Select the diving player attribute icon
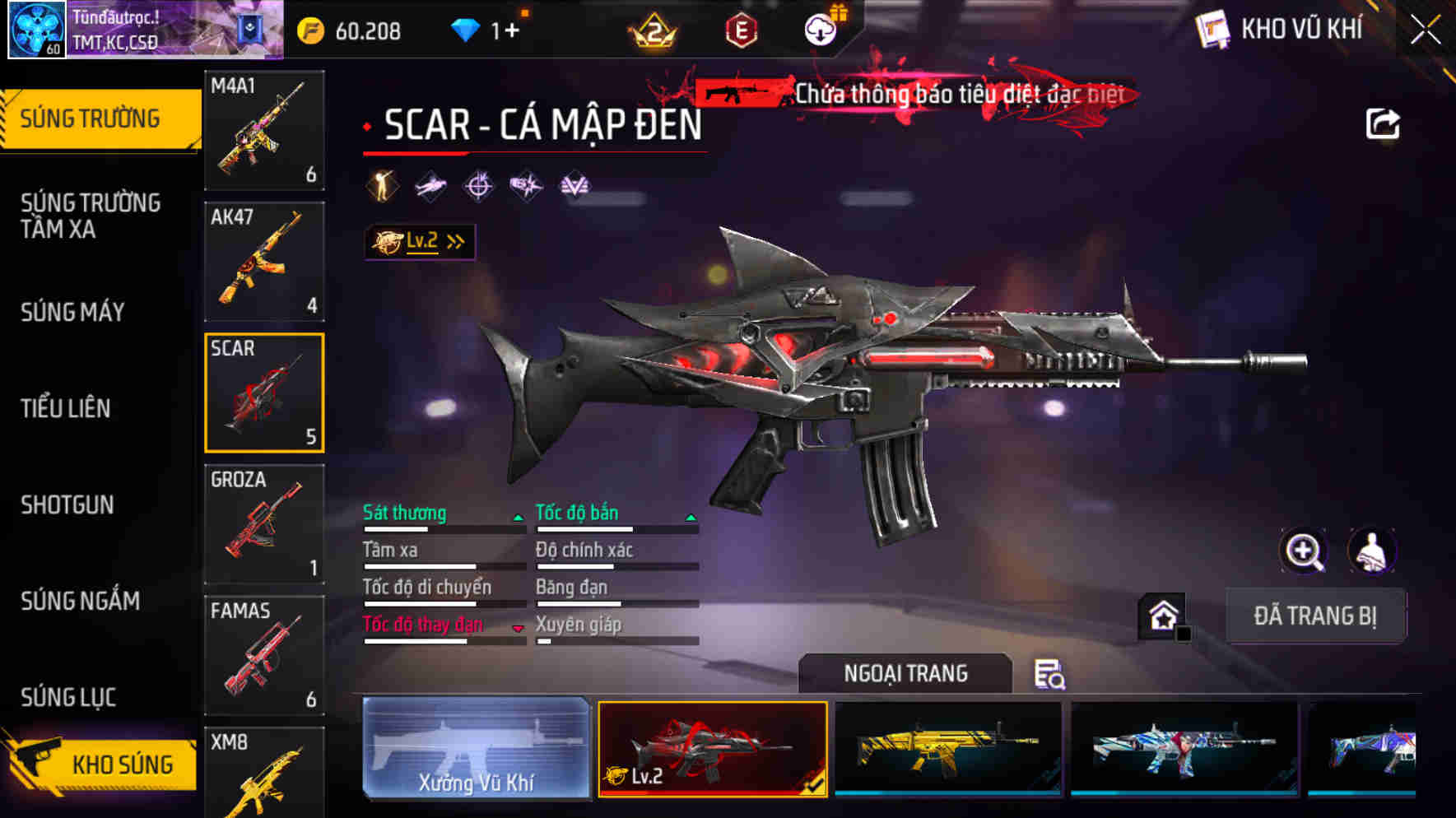1456x818 pixels. tap(430, 186)
